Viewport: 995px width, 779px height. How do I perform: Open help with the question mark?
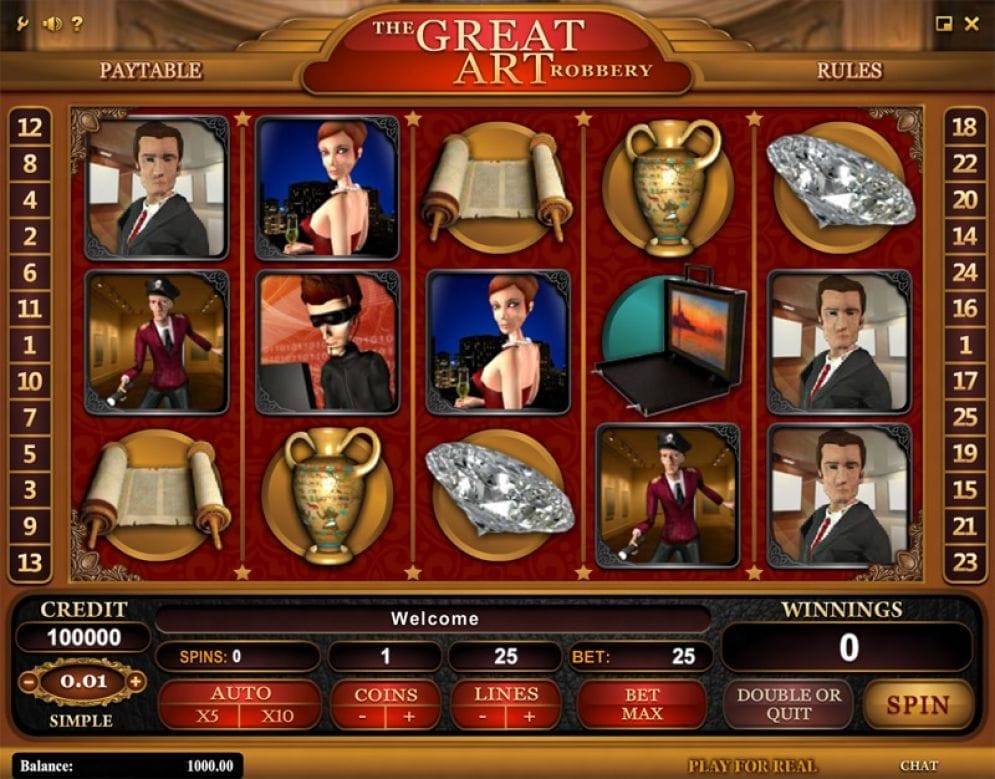click(x=77, y=23)
